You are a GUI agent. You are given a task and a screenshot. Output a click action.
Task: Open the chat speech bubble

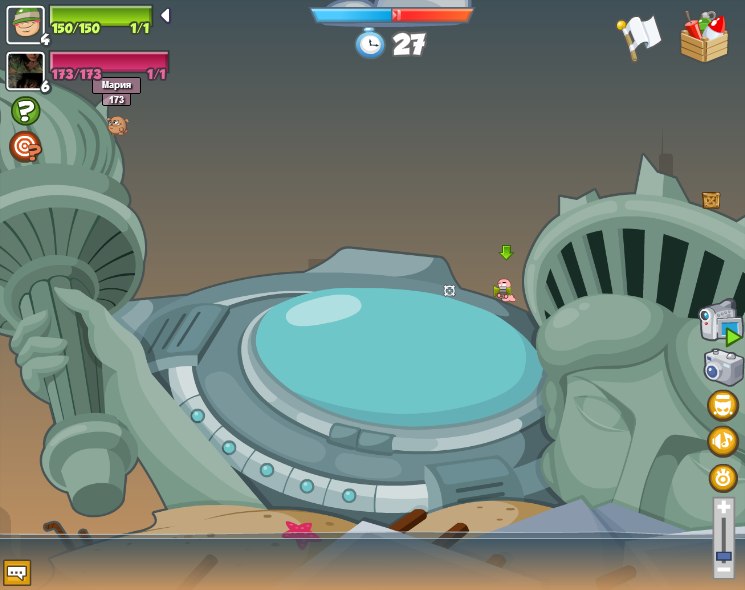pyautogui.click(x=17, y=572)
